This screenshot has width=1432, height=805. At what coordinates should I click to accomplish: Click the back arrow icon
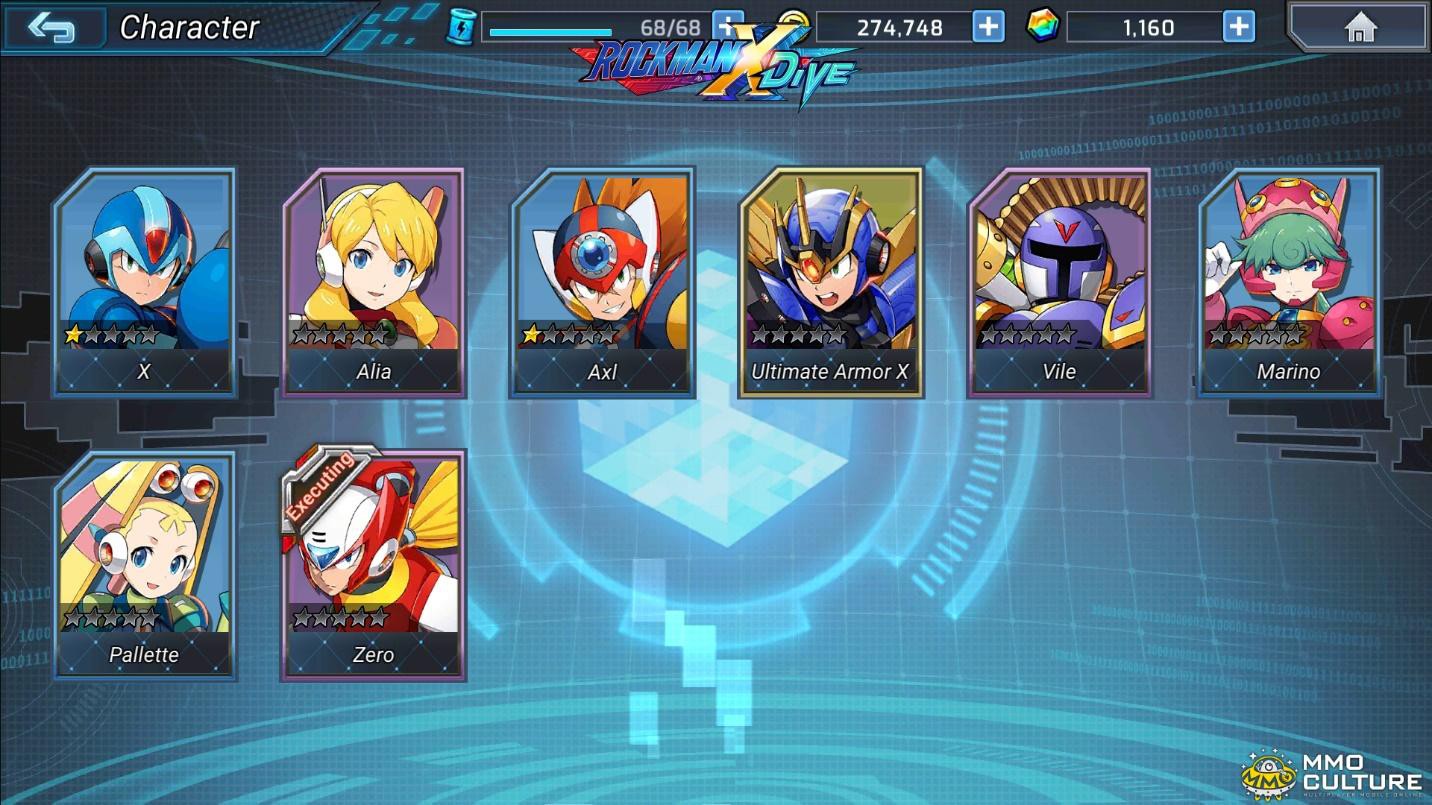55,25
